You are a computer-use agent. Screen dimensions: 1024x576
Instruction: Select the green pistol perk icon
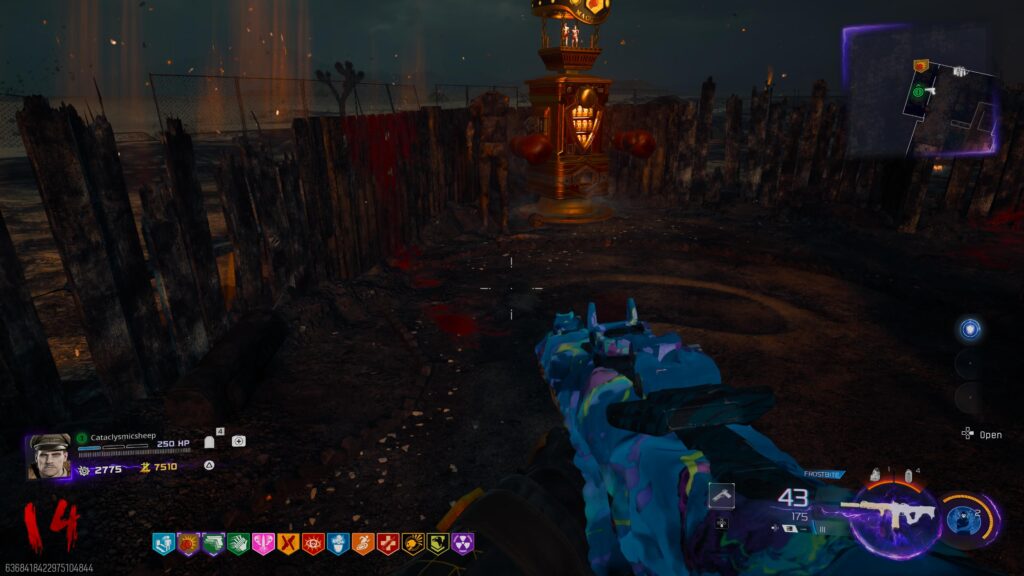coord(212,544)
